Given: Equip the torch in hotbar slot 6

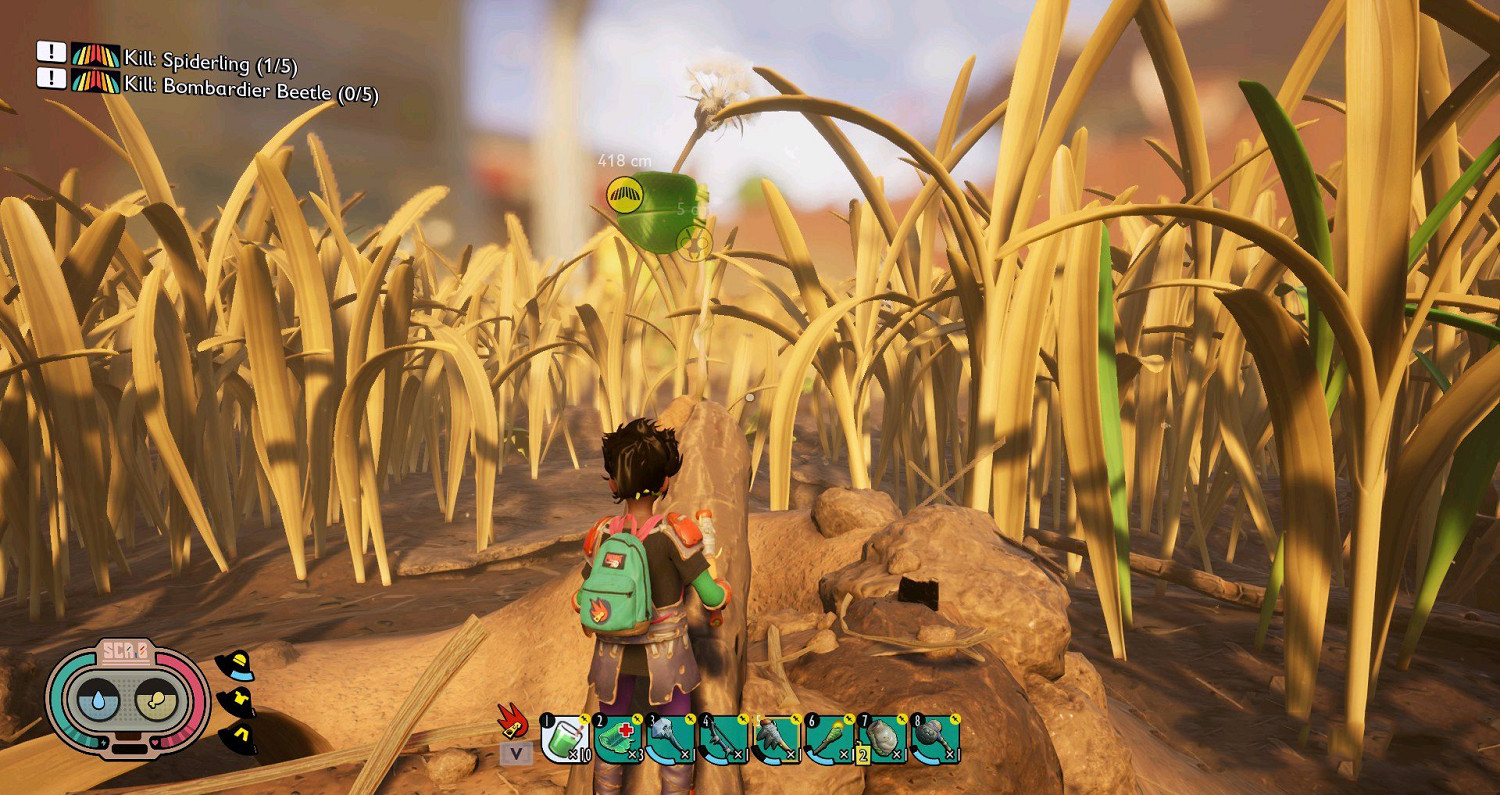Looking at the screenshot, I should [830, 740].
